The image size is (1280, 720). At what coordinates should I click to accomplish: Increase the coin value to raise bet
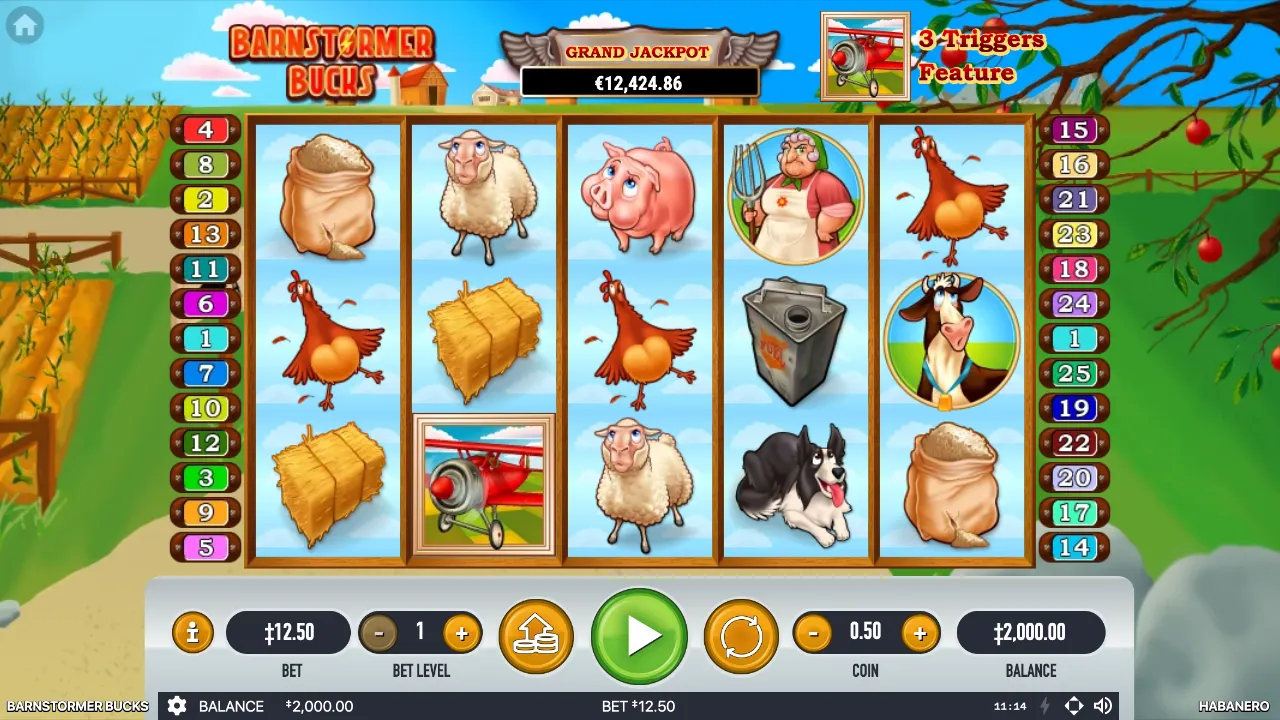[919, 632]
